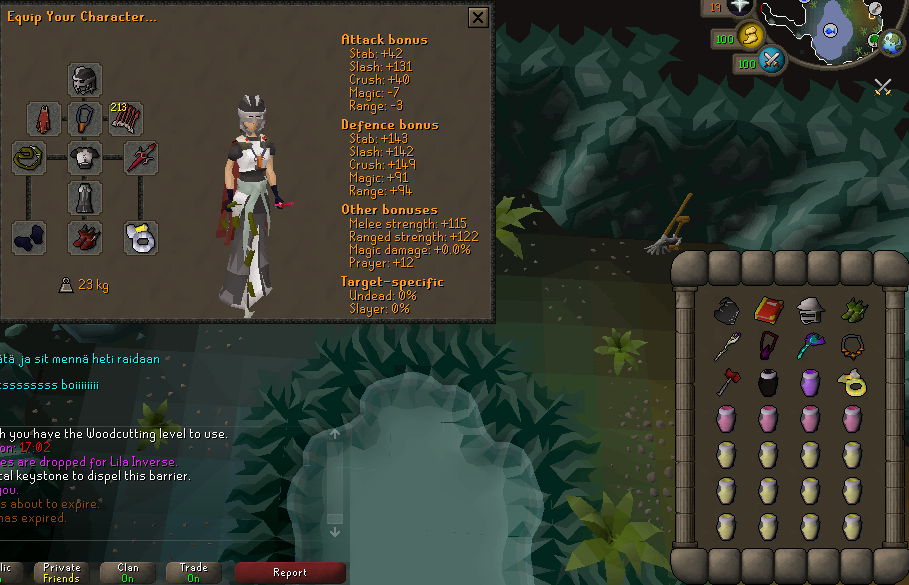Open the Clan chat tab

pos(128,572)
